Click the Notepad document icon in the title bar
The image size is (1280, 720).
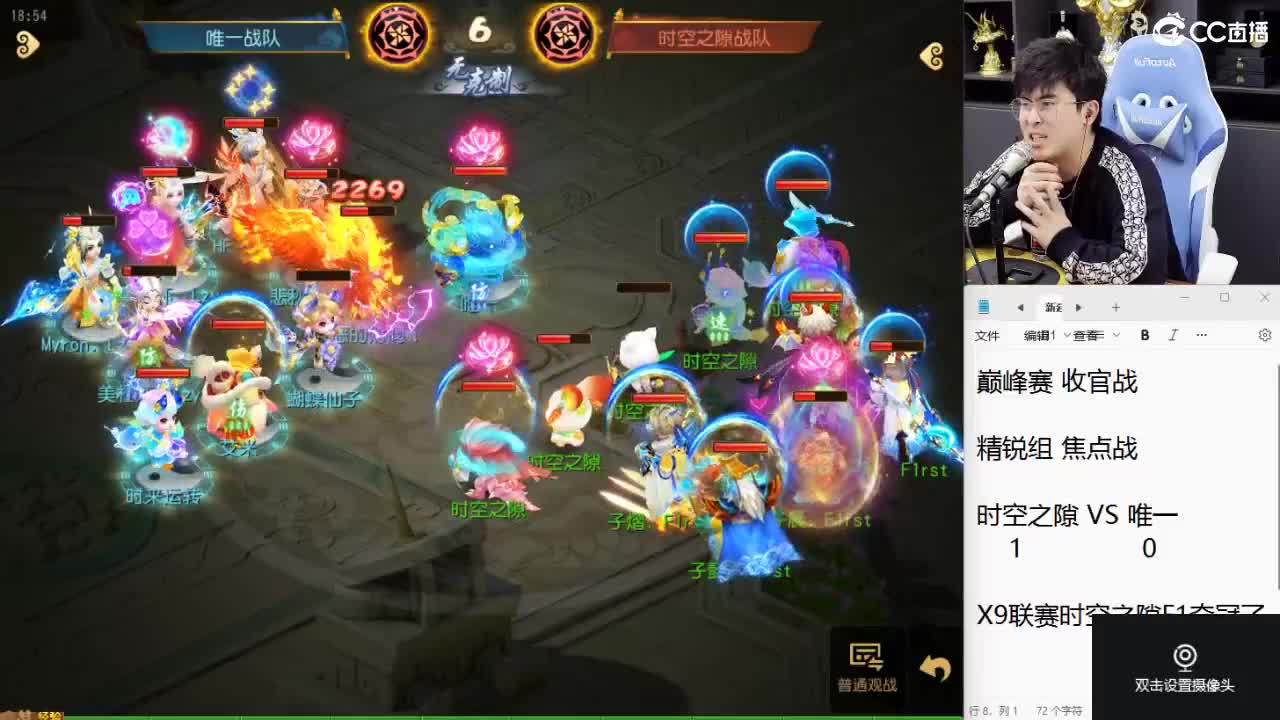click(x=984, y=306)
